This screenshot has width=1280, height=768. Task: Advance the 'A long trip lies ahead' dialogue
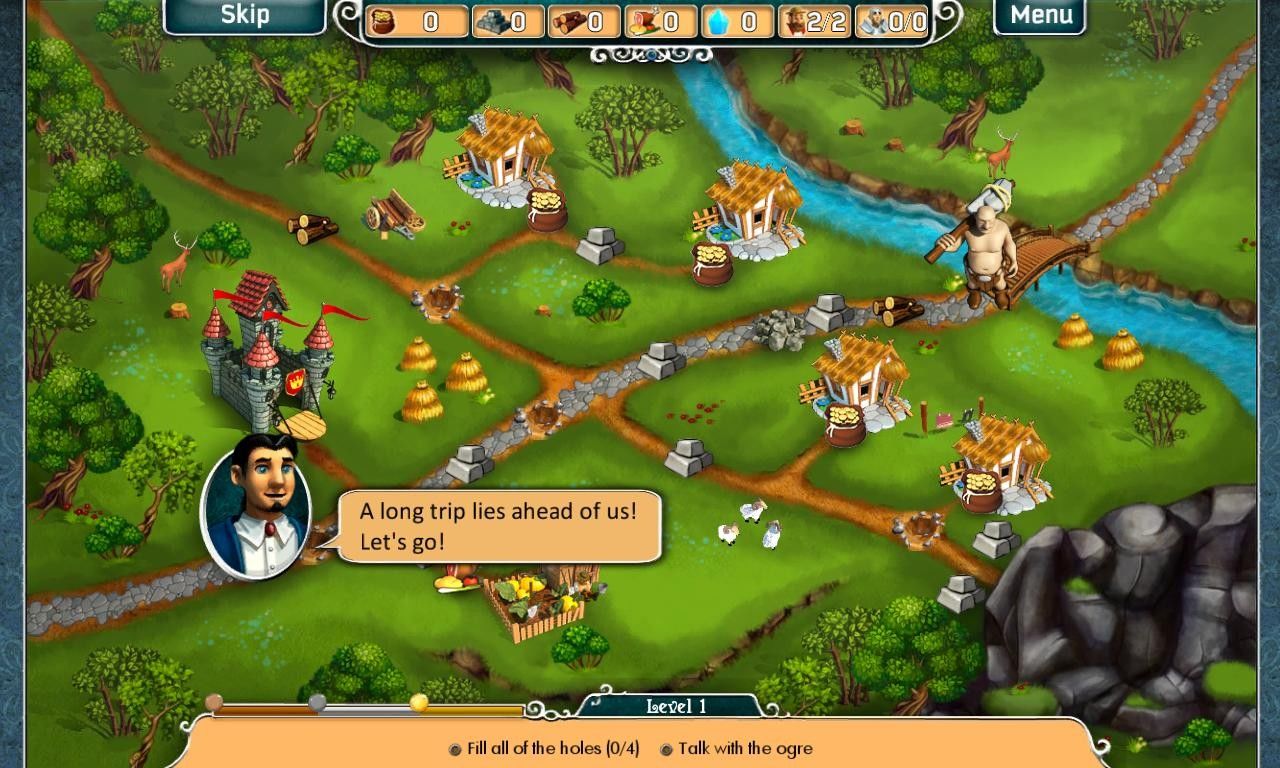pyautogui.click(x=499, y=526)
